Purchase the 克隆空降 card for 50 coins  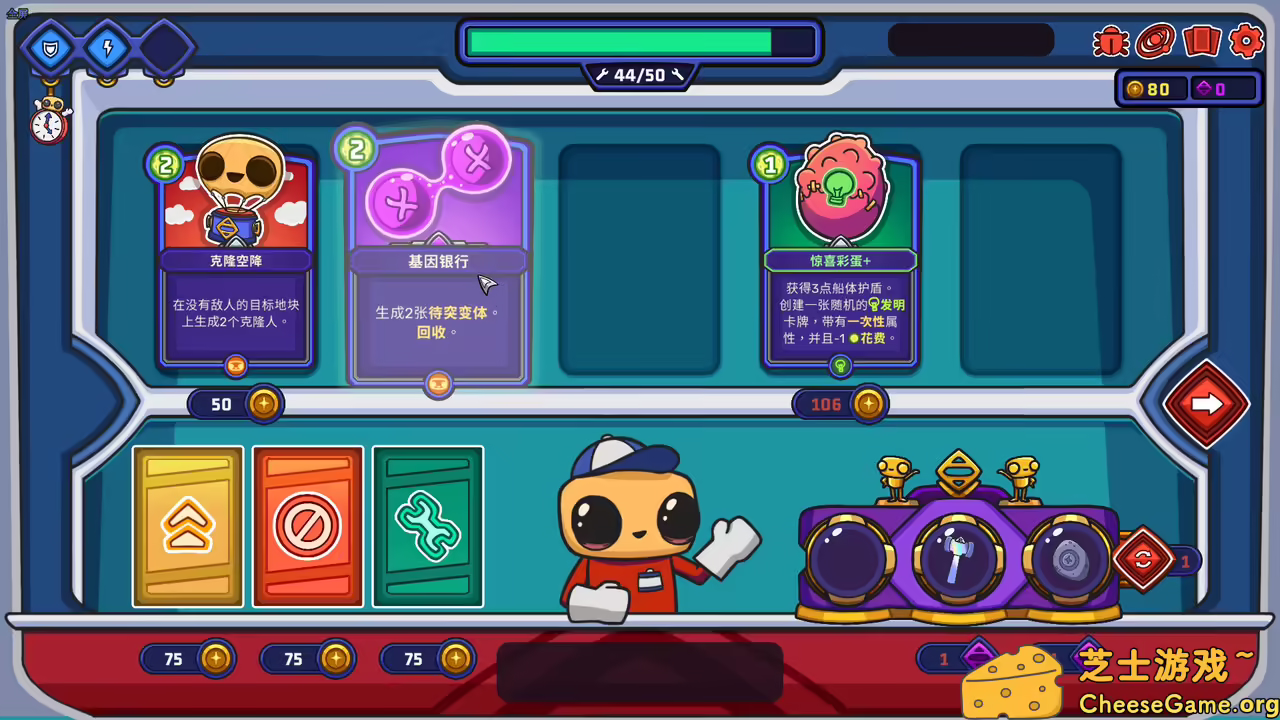point(236,403)
